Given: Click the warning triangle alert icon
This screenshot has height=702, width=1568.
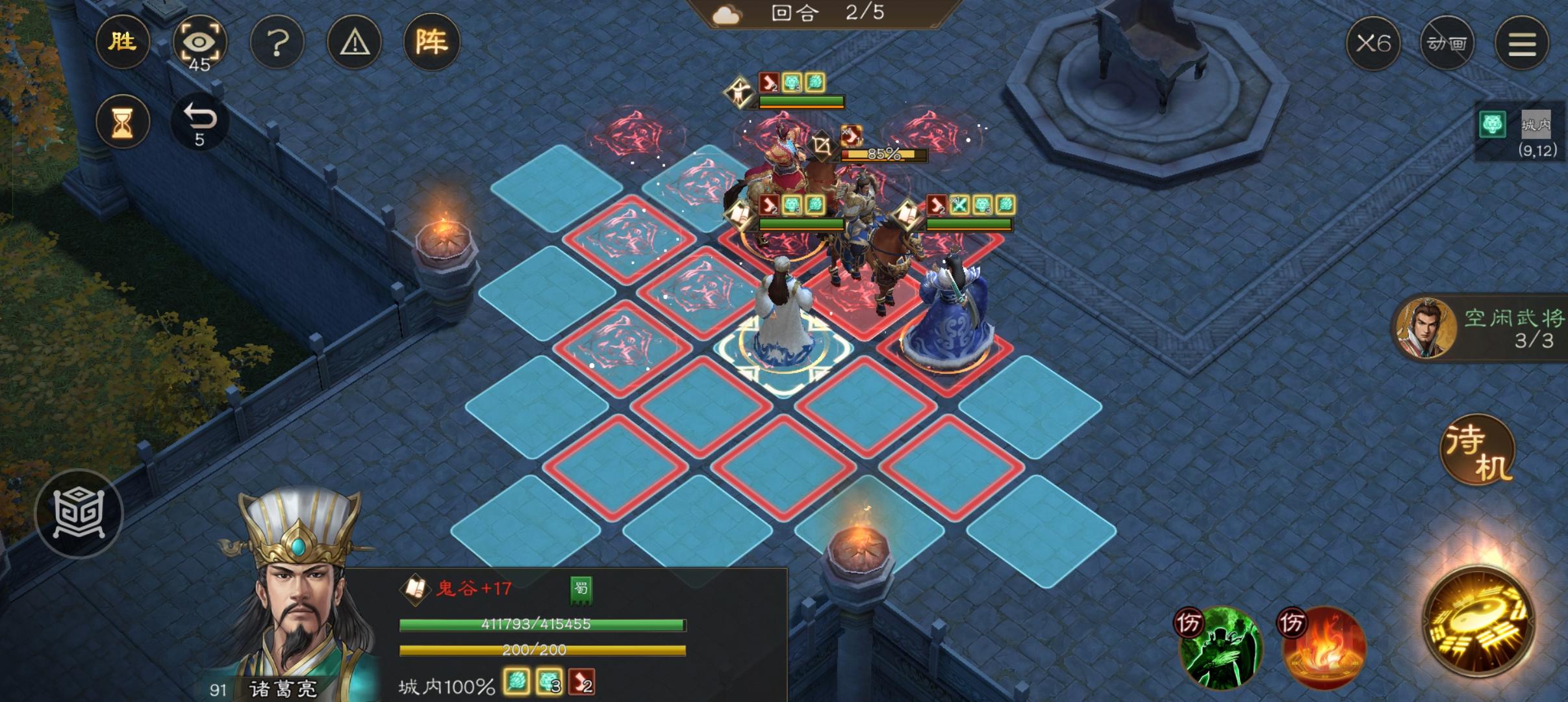Looking at the screenshot, I should pos(354,42).
